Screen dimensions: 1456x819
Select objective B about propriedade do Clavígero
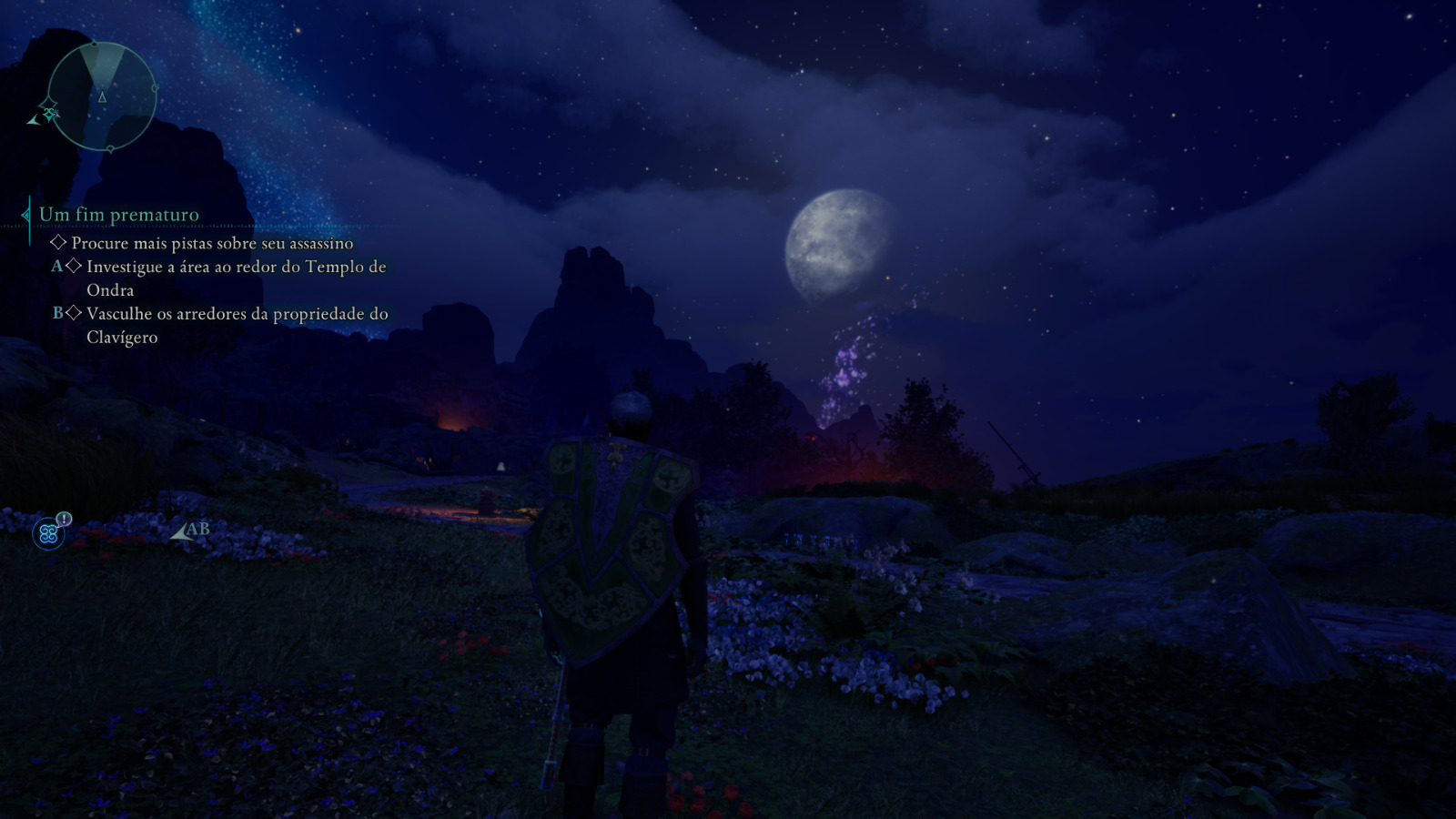tap(237, 325)
